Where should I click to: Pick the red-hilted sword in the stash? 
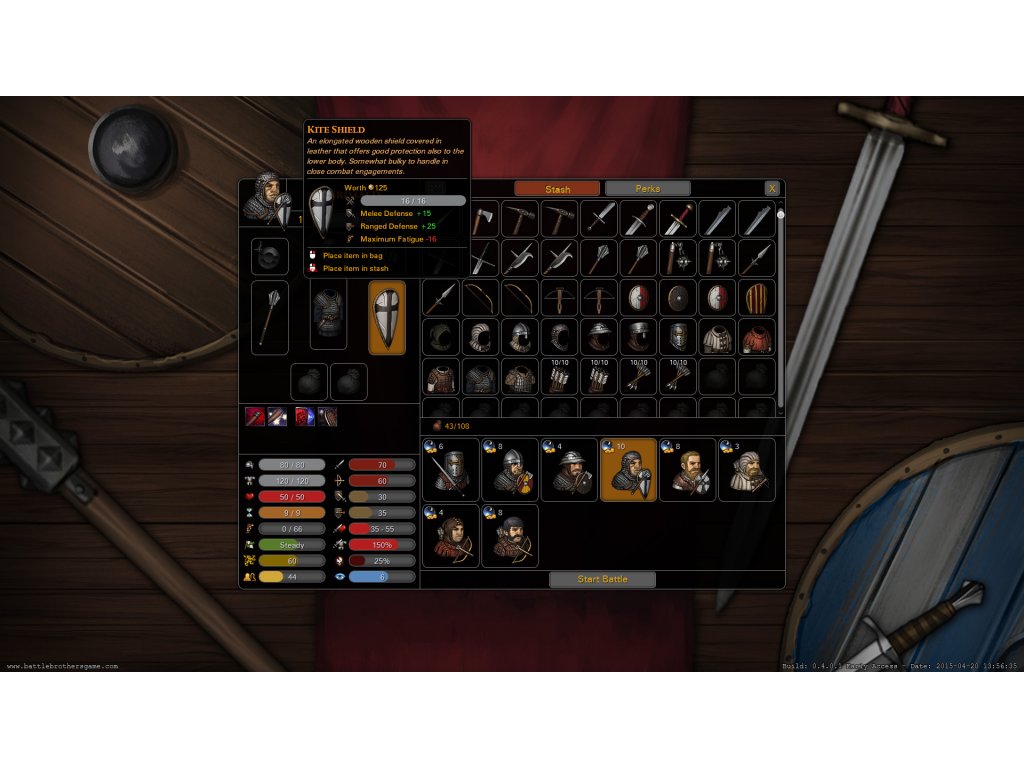click(x=678, y=219)
